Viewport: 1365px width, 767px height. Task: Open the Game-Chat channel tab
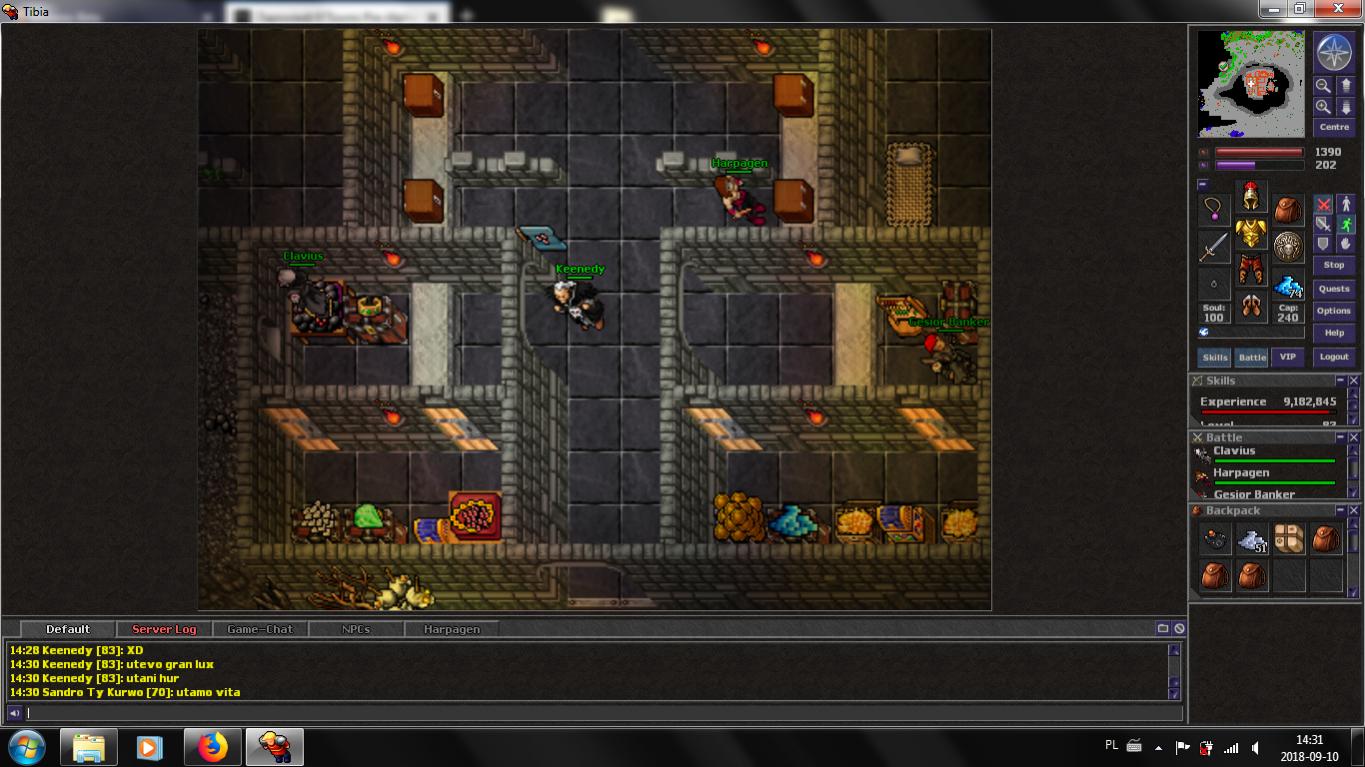click(x=260, y=629)
